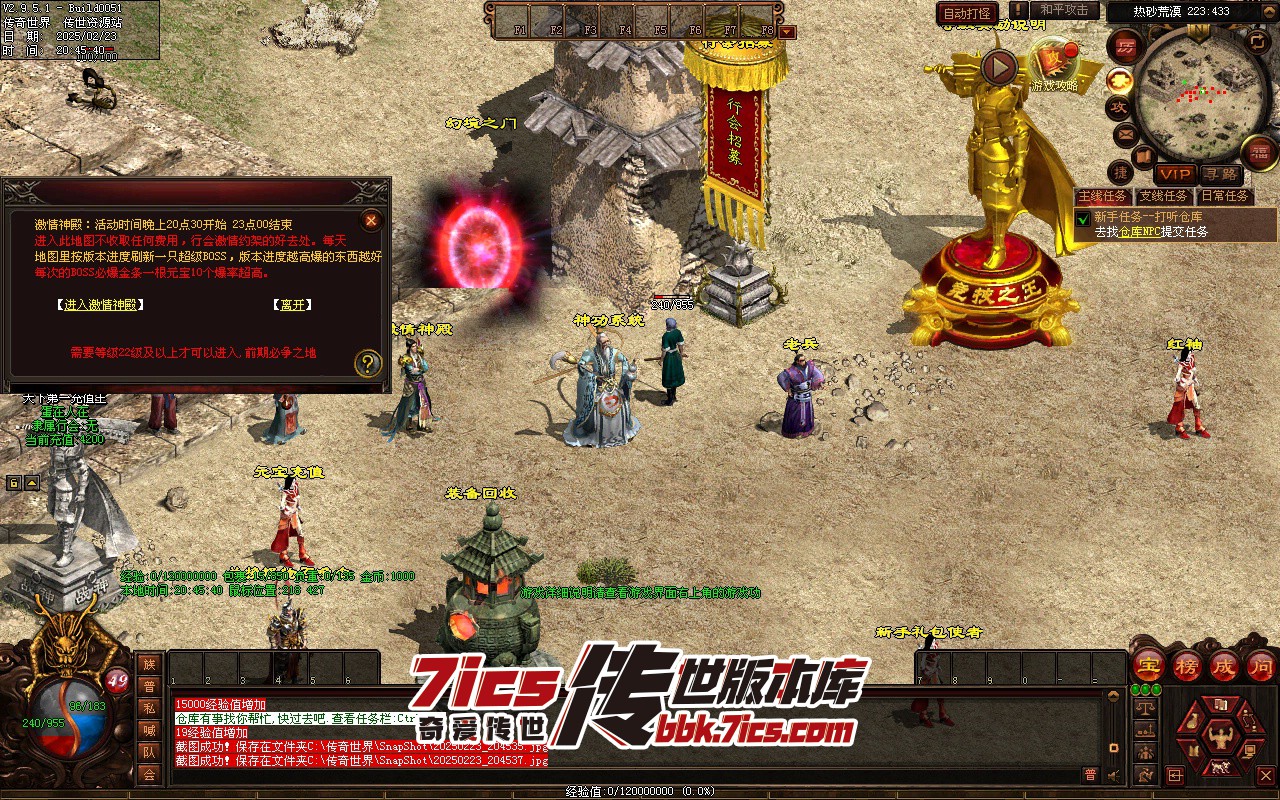Open the 榜 rankings button
Screen dimensions: 1280x800
click(x=1187, y=665)
